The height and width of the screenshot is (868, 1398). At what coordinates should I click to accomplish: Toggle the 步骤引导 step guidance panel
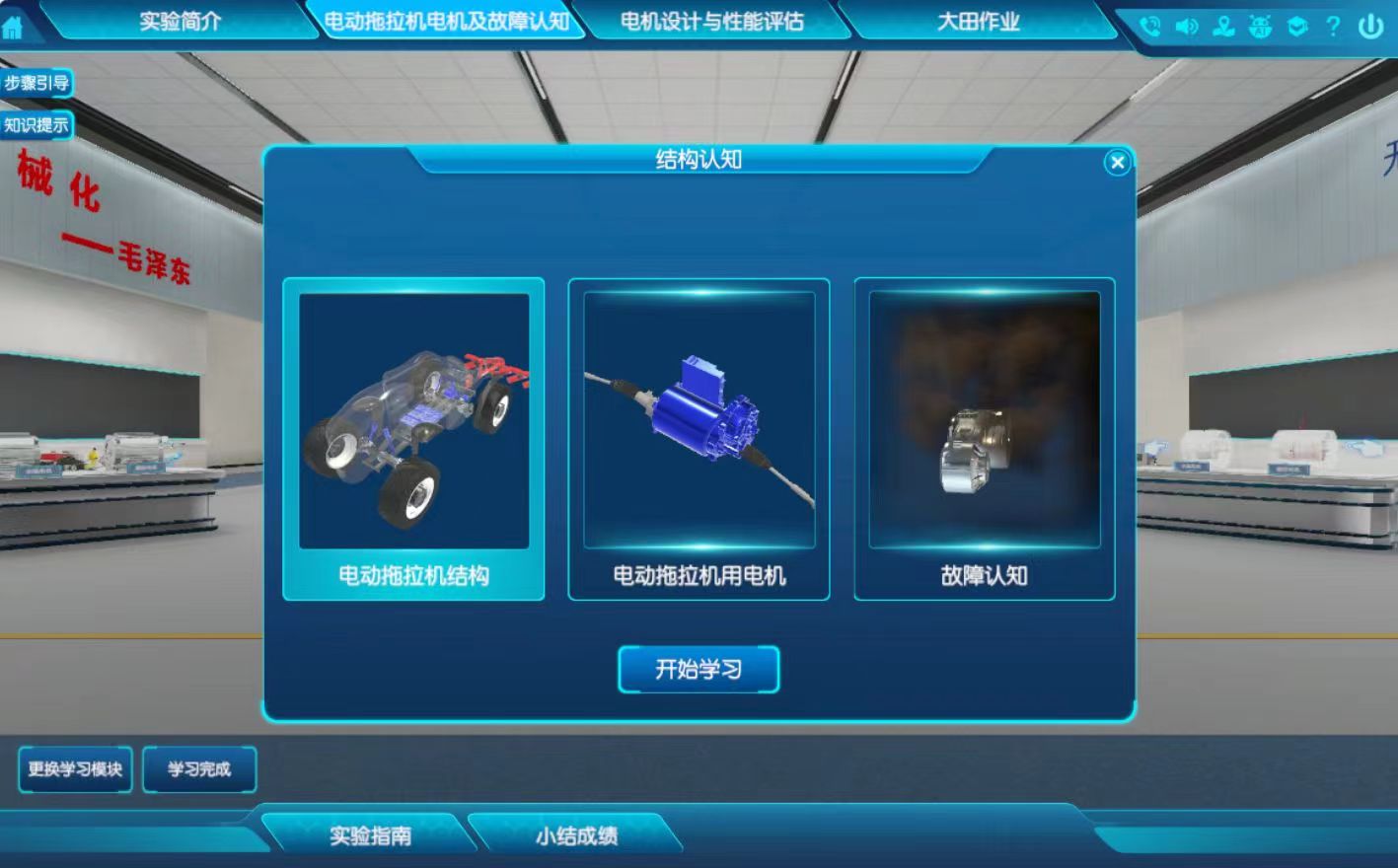[38, 85]
